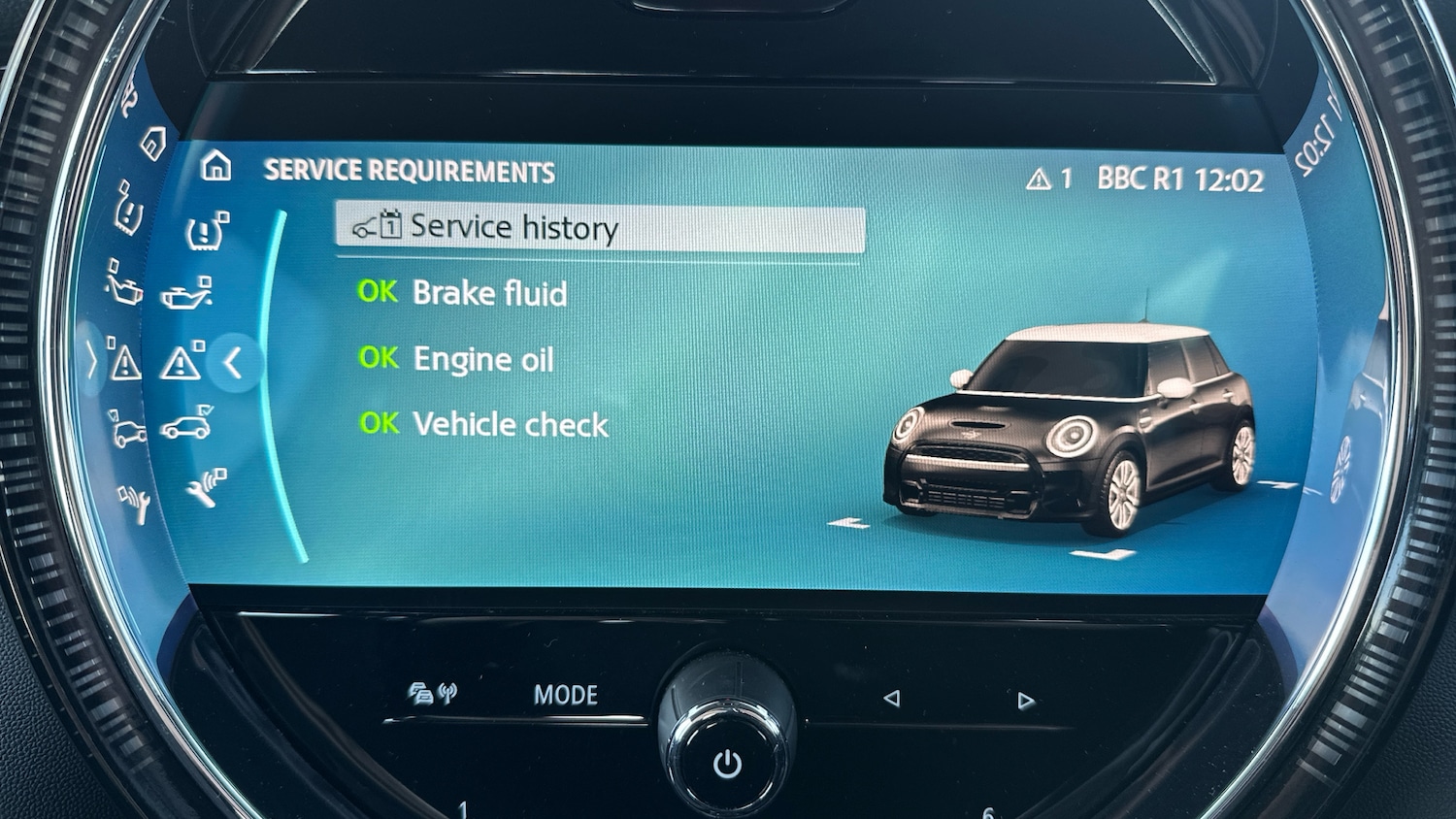This screenshot has width=1456, height=819.
Task: Tap the green OK next to Engine oil
Action: [x=379, y=358]
